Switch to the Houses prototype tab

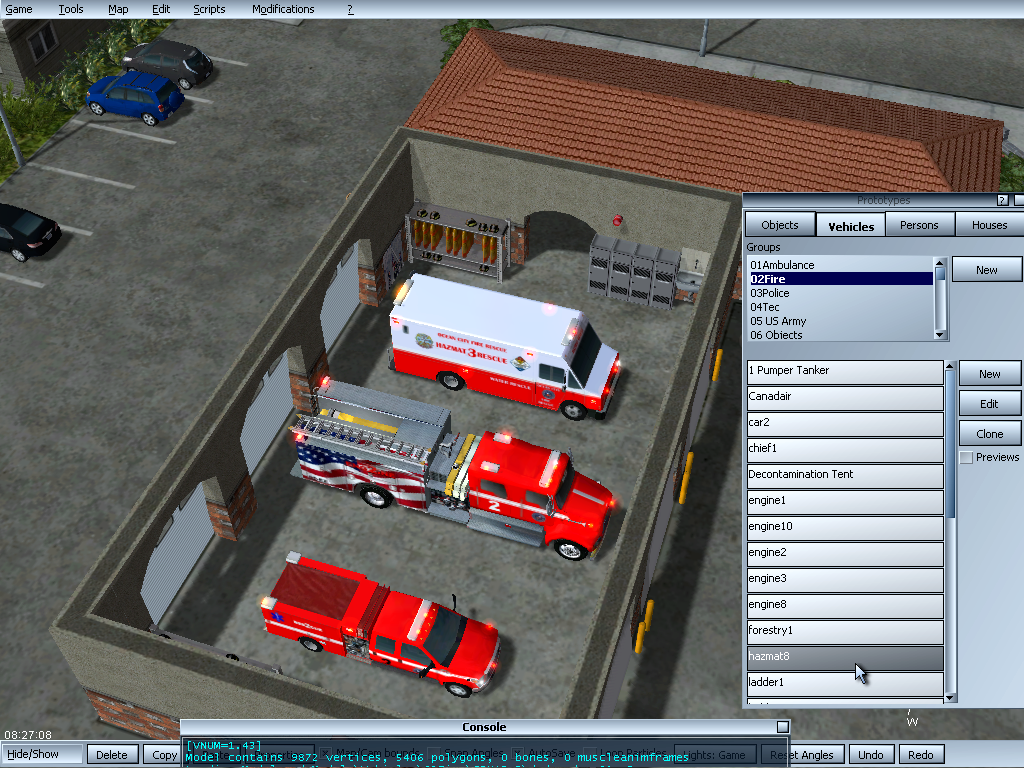coord(989,225)
